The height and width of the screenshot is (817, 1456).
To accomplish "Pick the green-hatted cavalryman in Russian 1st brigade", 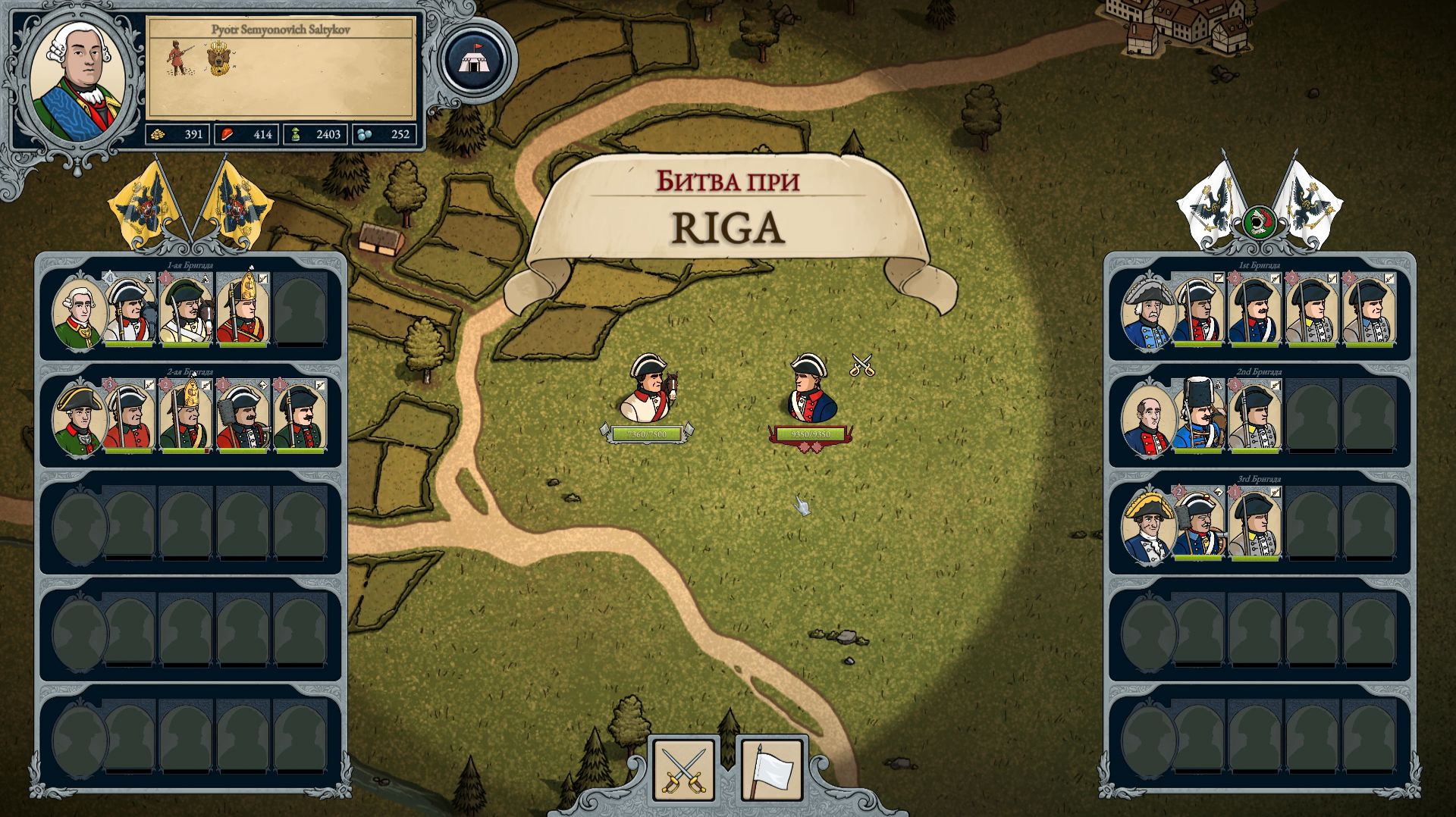I will click(x=187, y=311).
